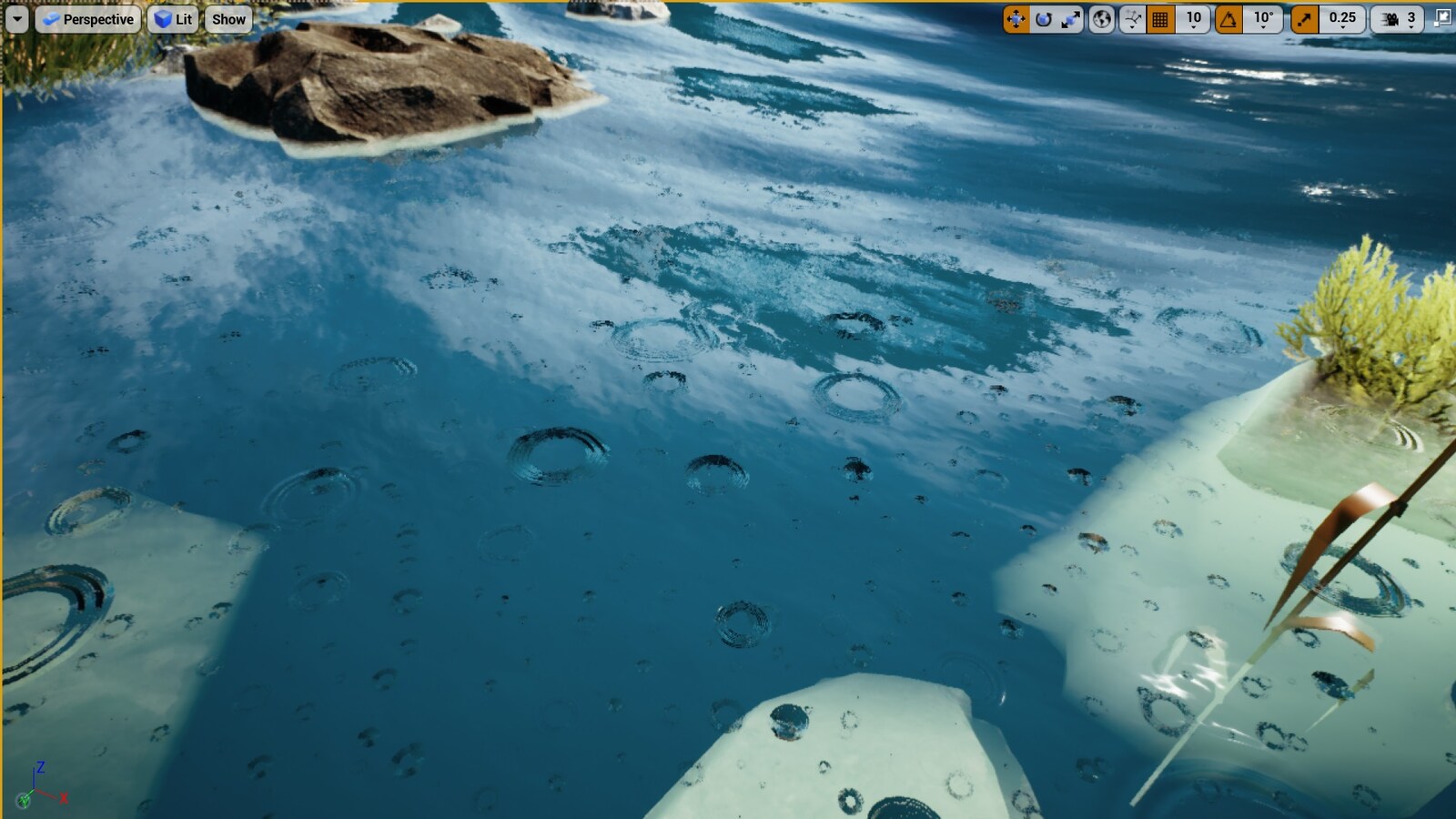Screen dimensions: 1456x819
Task: Toggle grid snapping on or off
Action: (x=1162, y=18)
